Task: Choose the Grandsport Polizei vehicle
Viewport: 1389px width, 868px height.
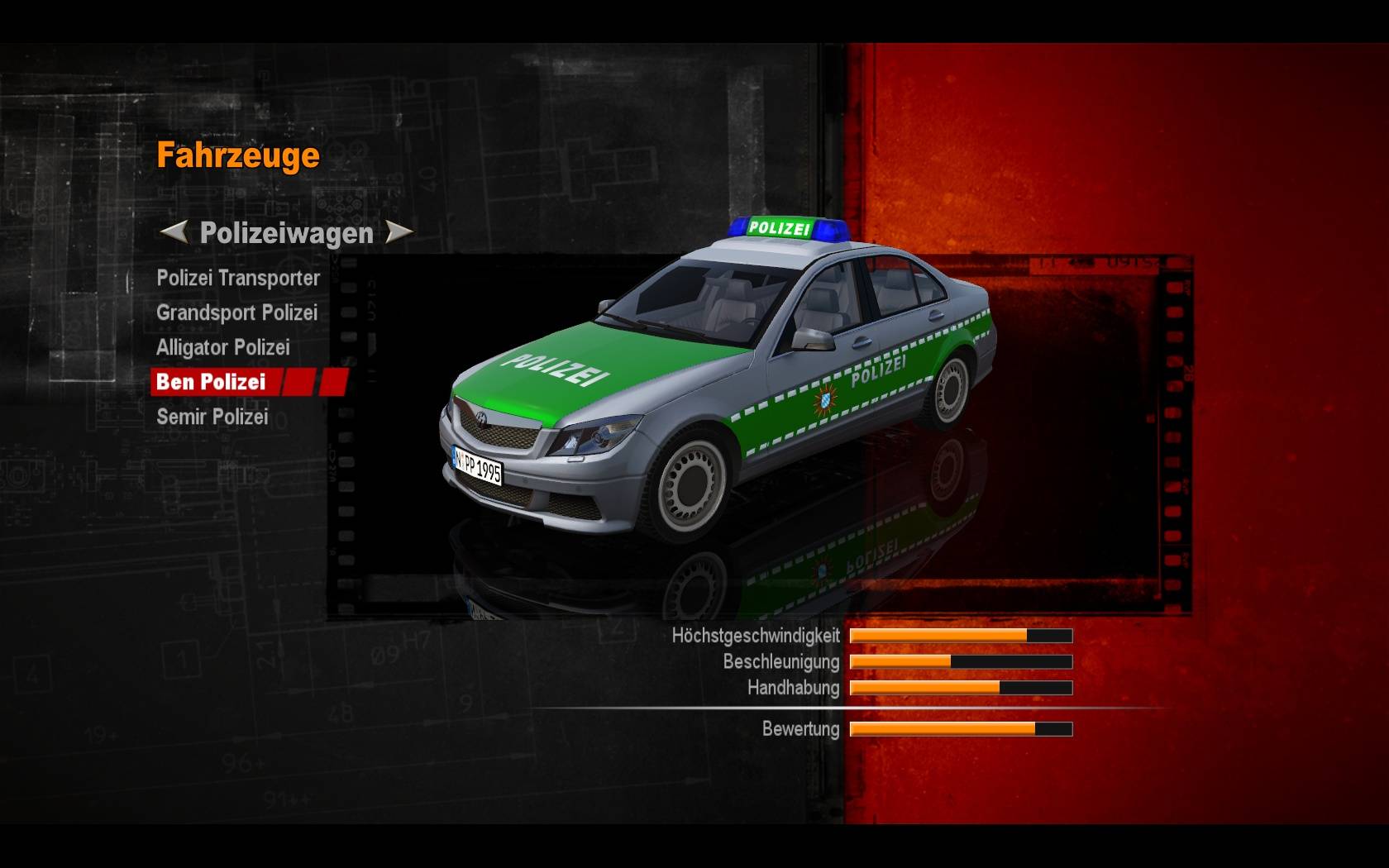Action: pyautogui.click(x=236, y=313)
